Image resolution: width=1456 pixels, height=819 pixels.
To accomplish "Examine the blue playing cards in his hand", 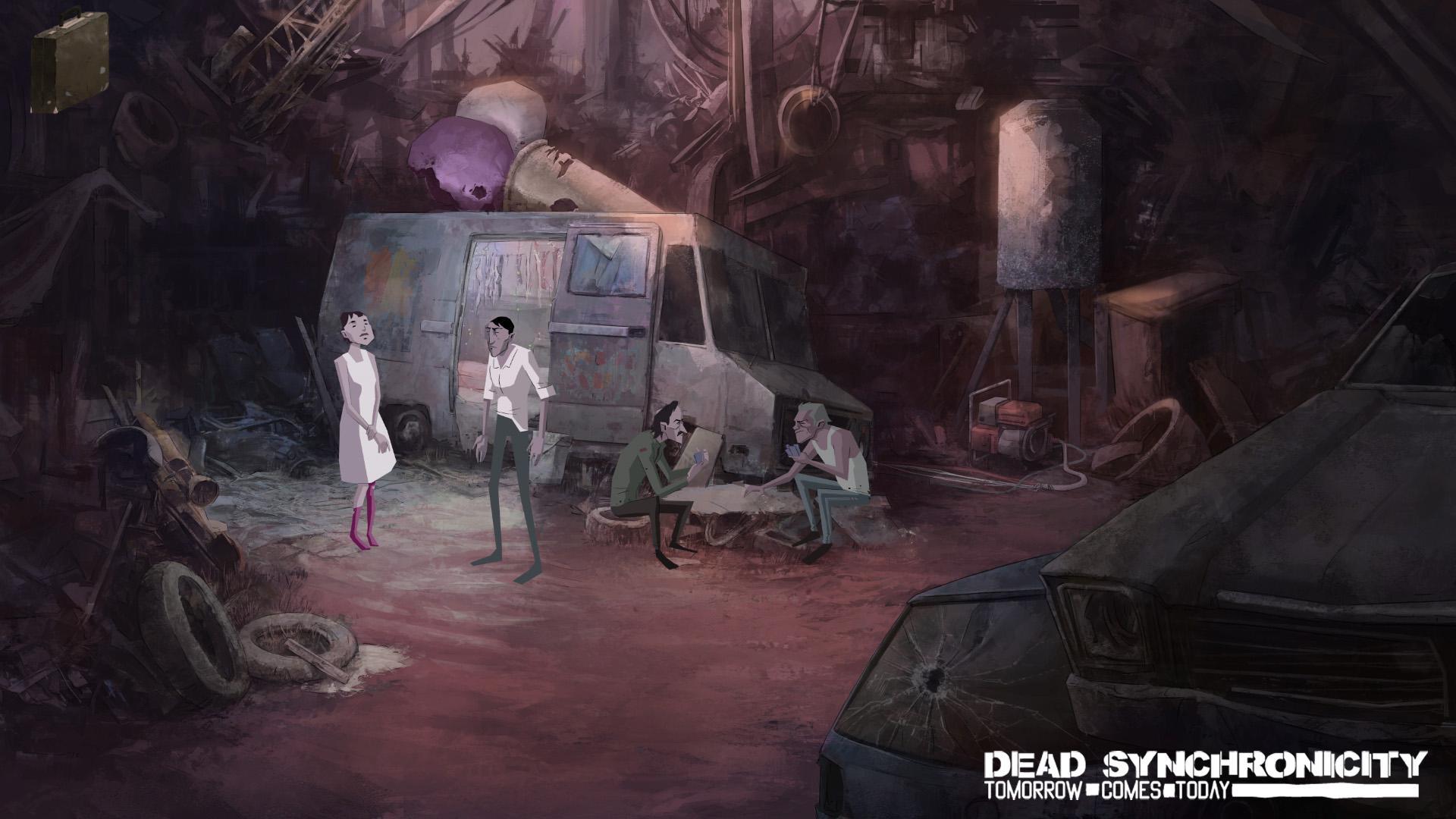I will coord(701,455).
